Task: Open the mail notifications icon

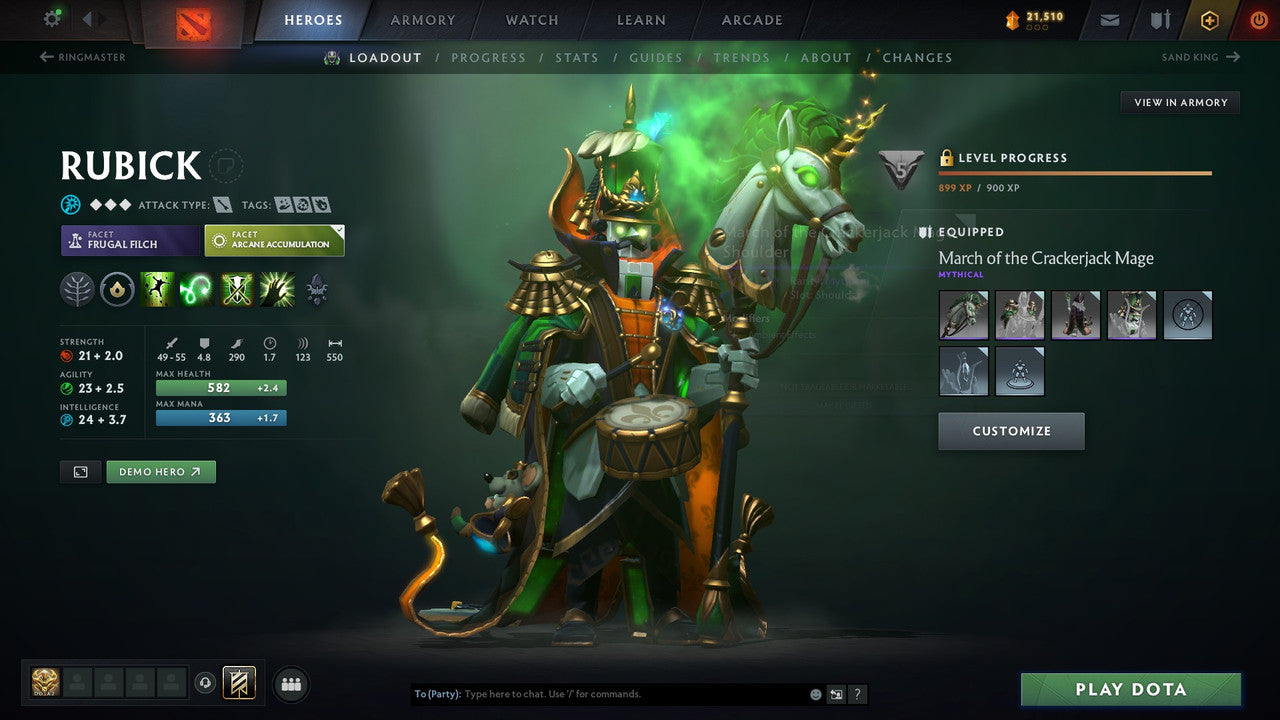Action: [1108, 19]
